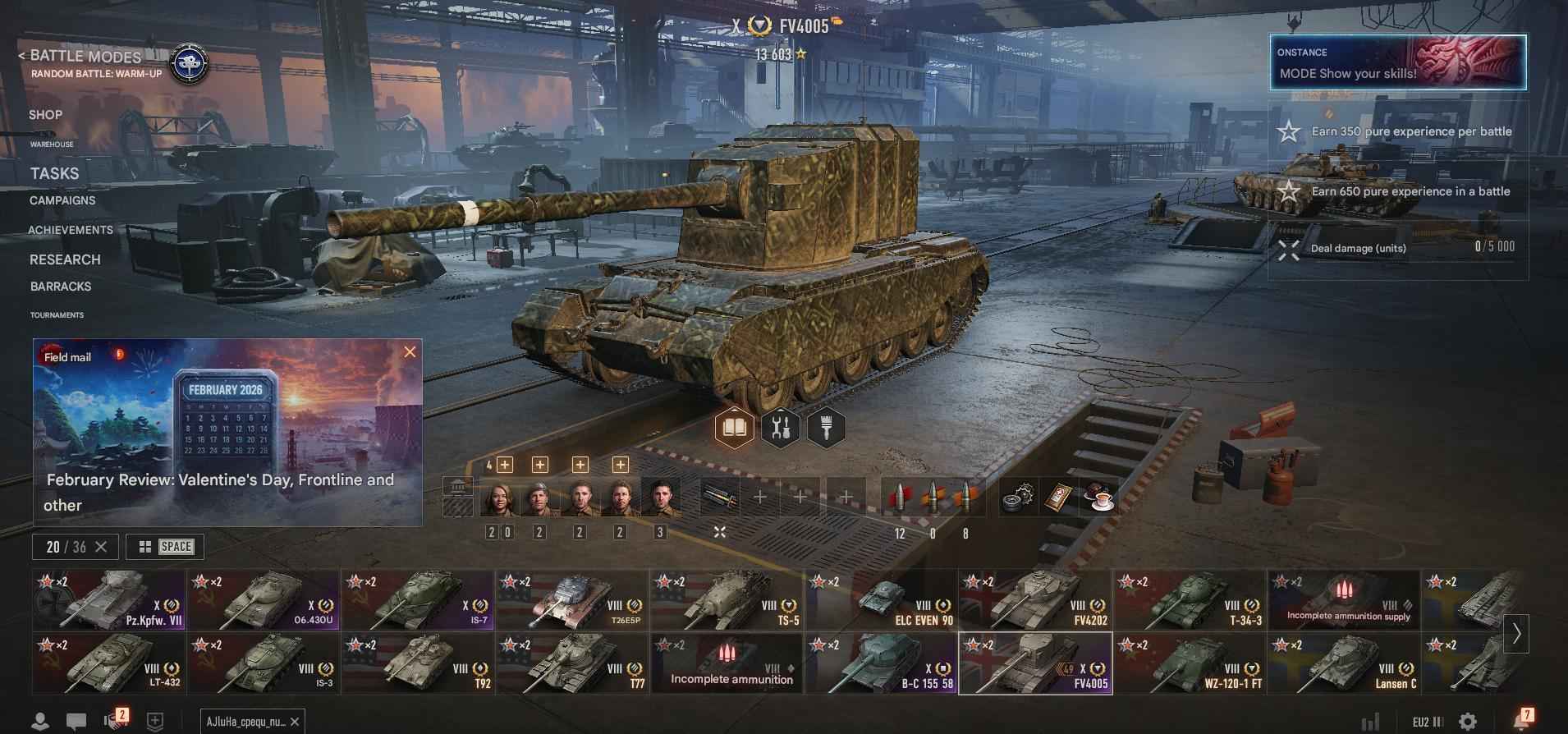
Task: Switch to the SHOP section
Action: [x=45, y=114]
